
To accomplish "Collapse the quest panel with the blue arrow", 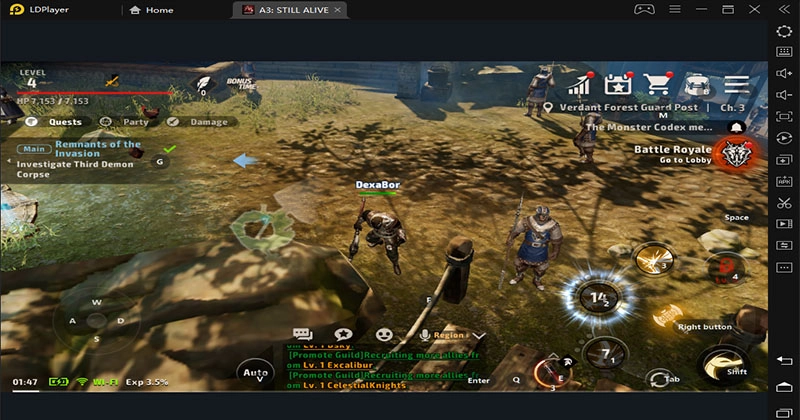I will (x=245, y=160).
